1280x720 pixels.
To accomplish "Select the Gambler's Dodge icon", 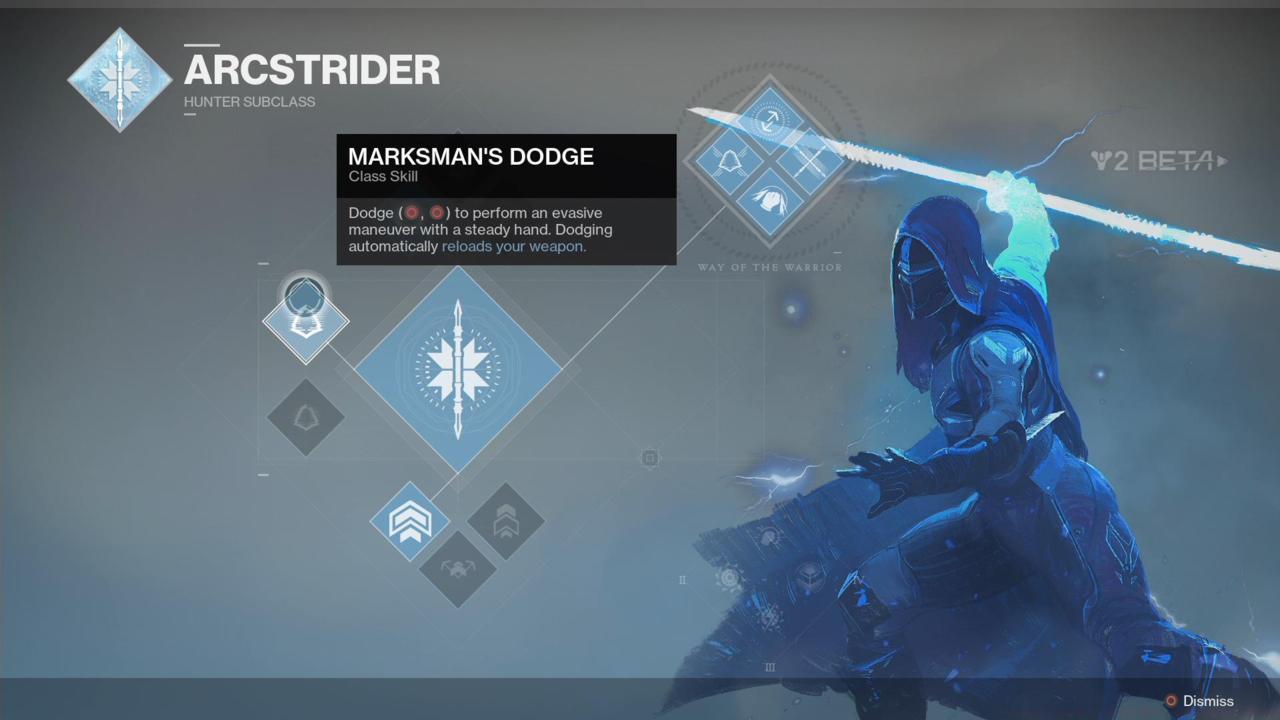I will click(x=305, y=418).
